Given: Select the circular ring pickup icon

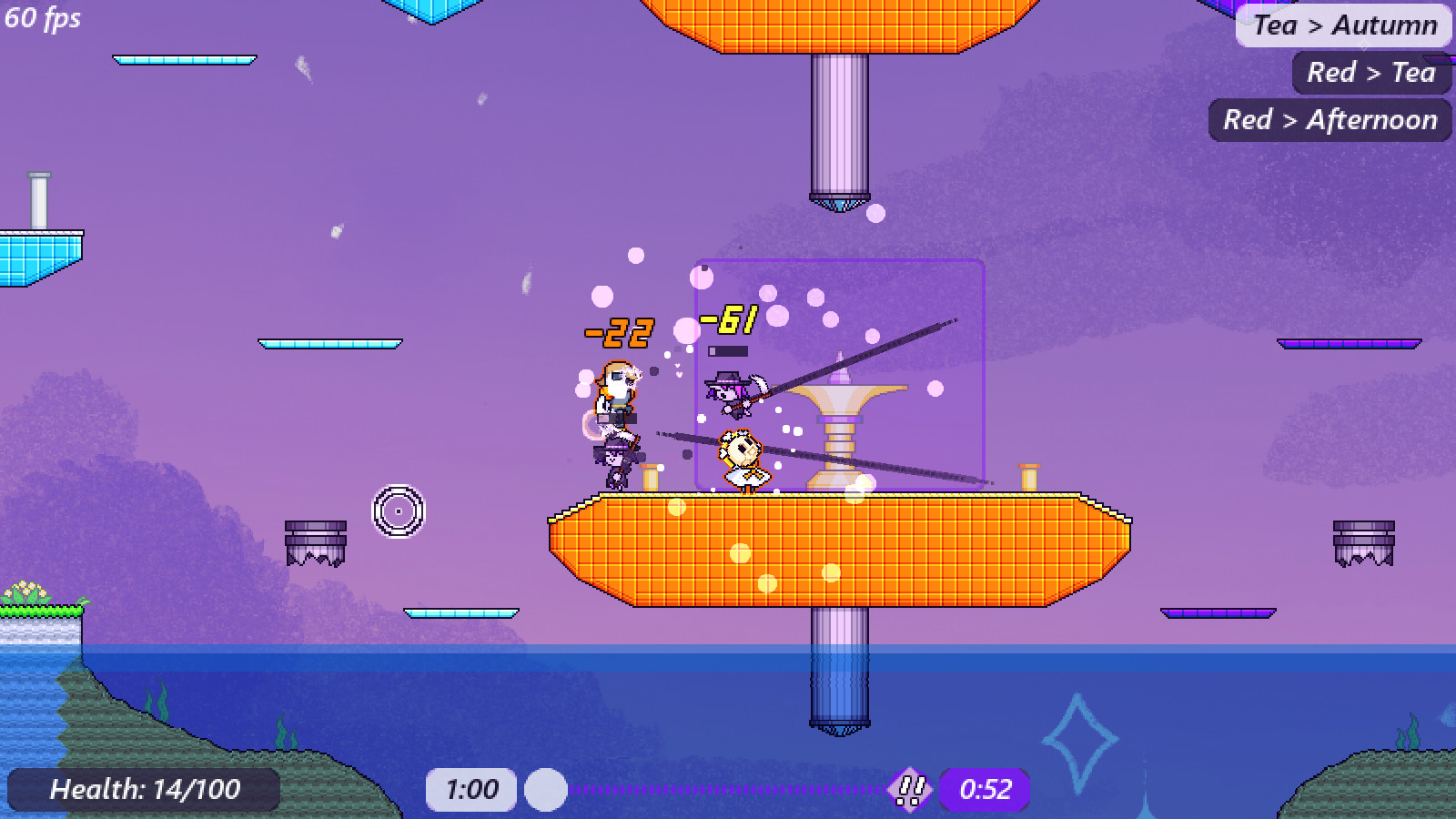Looking at the screenshot, I should [x=398, y=511].
